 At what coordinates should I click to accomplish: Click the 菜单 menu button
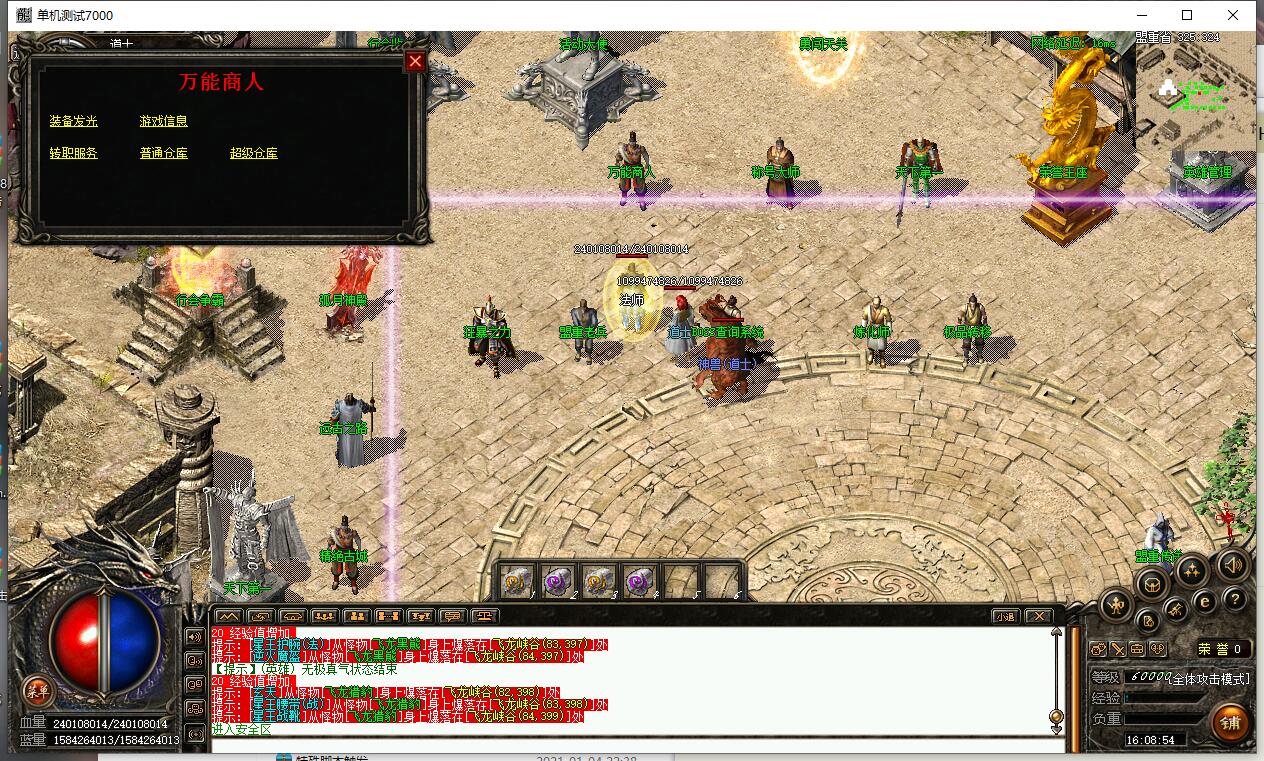click(37, 689)
